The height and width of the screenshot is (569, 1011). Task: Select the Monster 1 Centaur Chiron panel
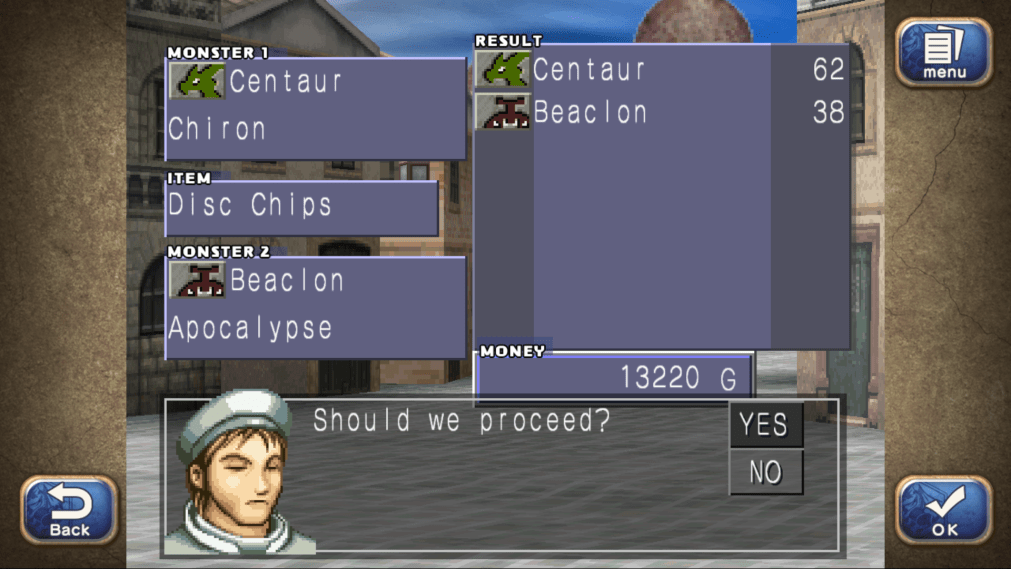point(315,107)
